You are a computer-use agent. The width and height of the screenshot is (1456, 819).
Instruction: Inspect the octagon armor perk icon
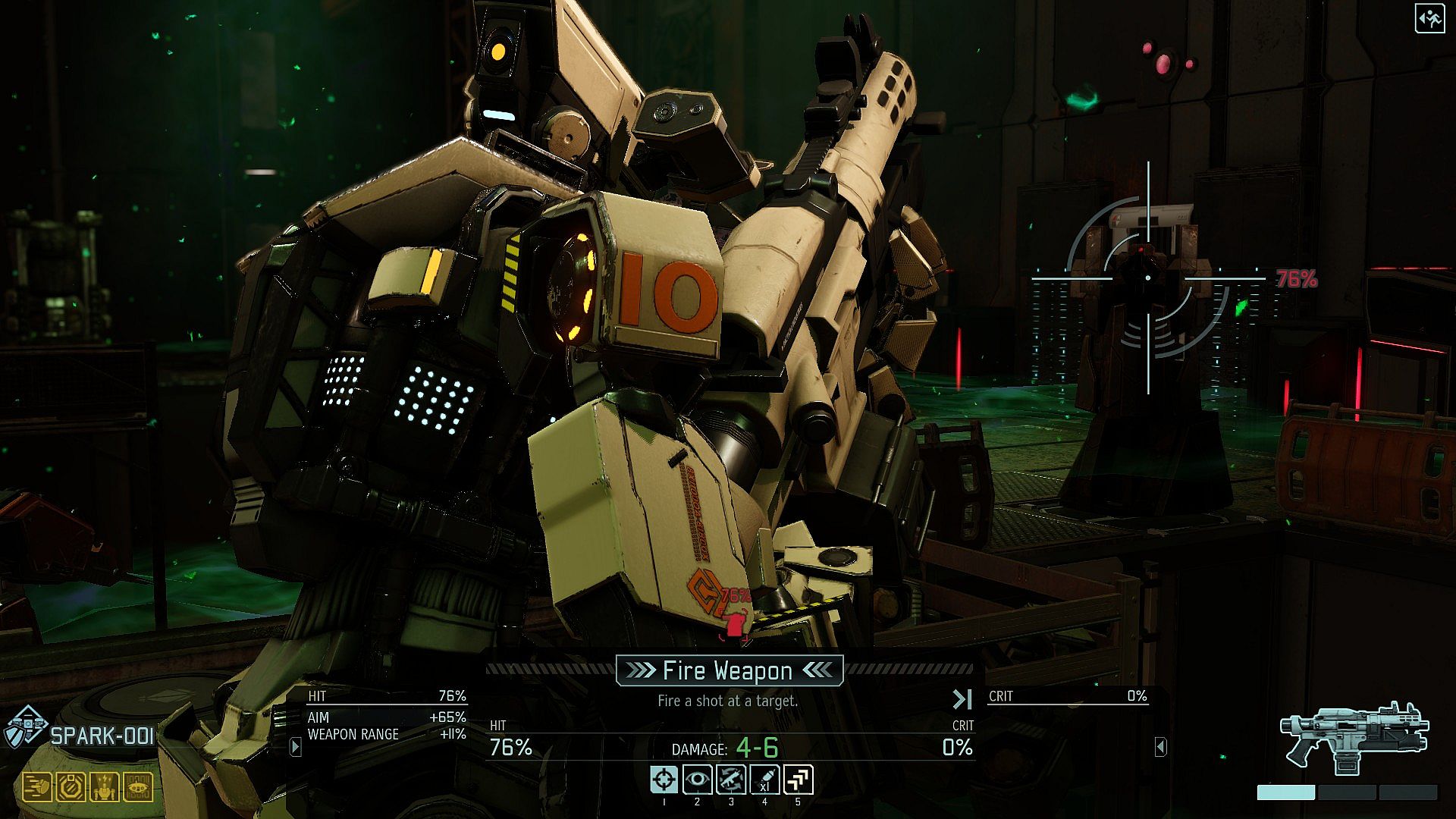click(71, 788)
